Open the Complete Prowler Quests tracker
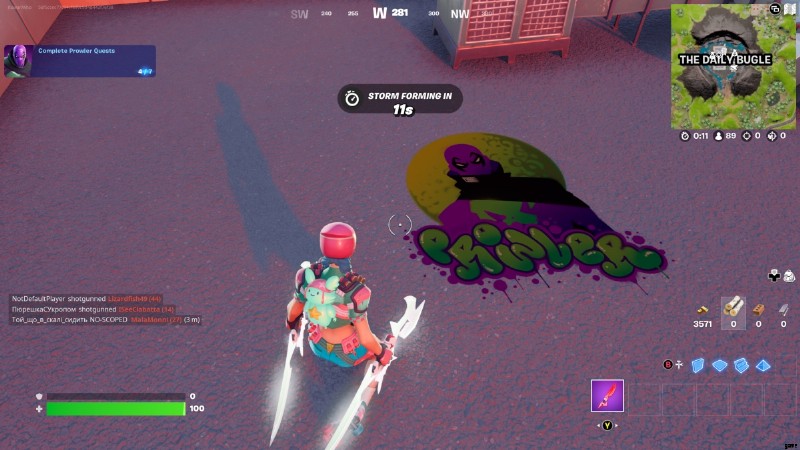Image resolution: width=800 pixels, height=450 pixels. 80,60
